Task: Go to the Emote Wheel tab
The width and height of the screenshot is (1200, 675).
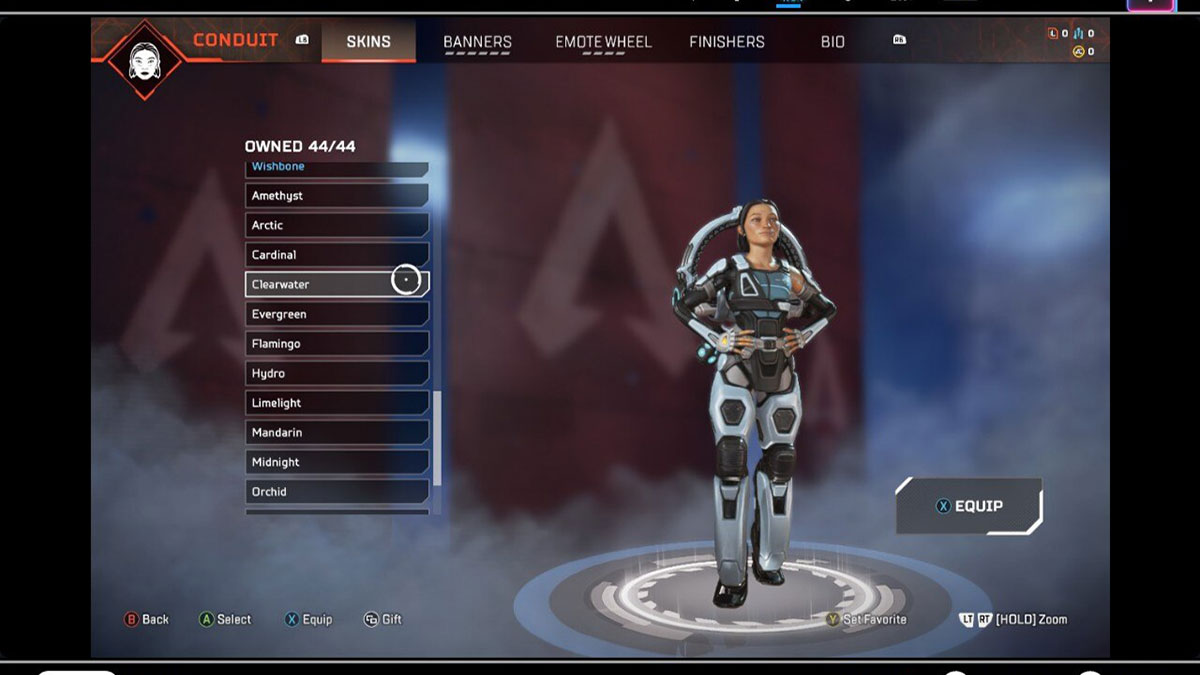Action: pos(603,42)
